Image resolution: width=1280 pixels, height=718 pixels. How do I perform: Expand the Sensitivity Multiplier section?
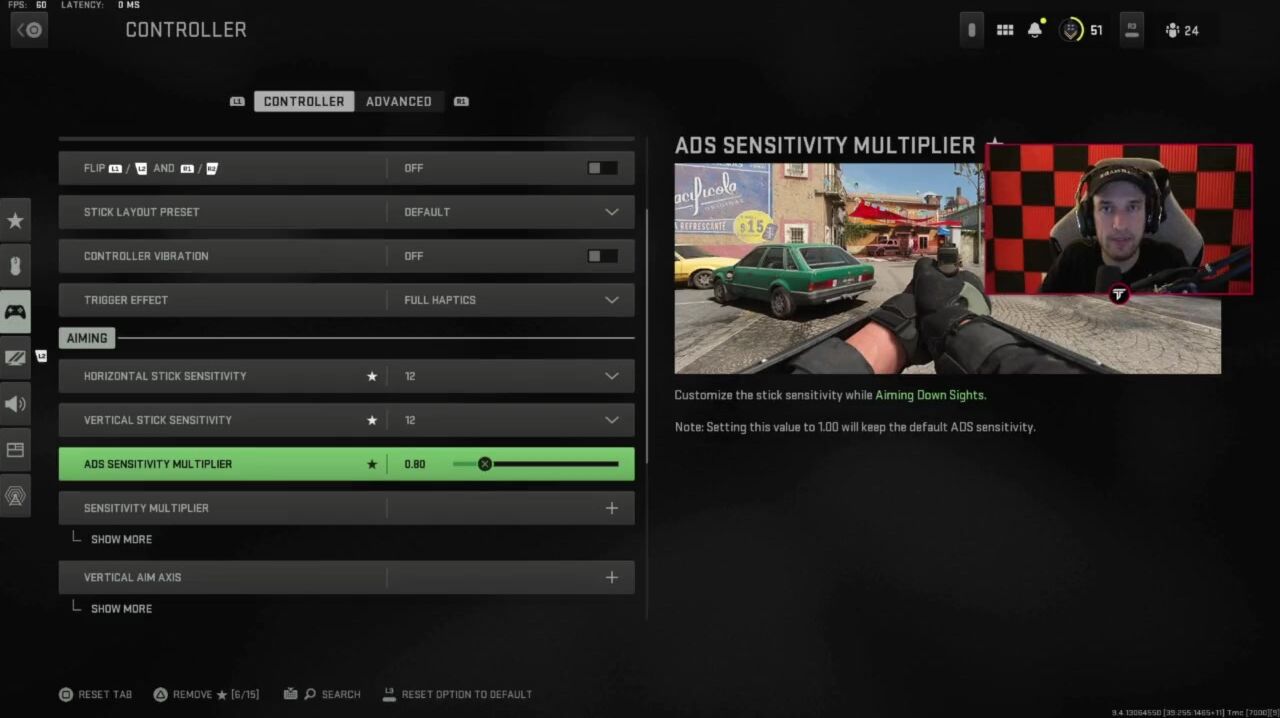(x=611, y=508)
